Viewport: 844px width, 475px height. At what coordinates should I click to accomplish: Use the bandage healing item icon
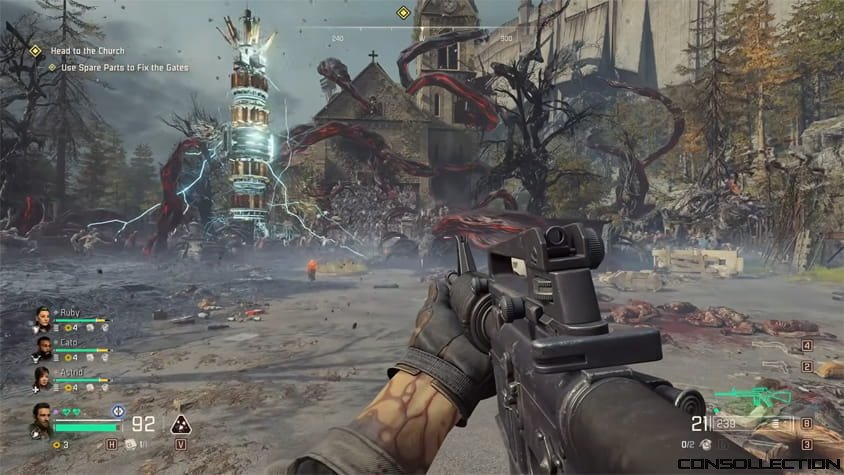[129, 443]
